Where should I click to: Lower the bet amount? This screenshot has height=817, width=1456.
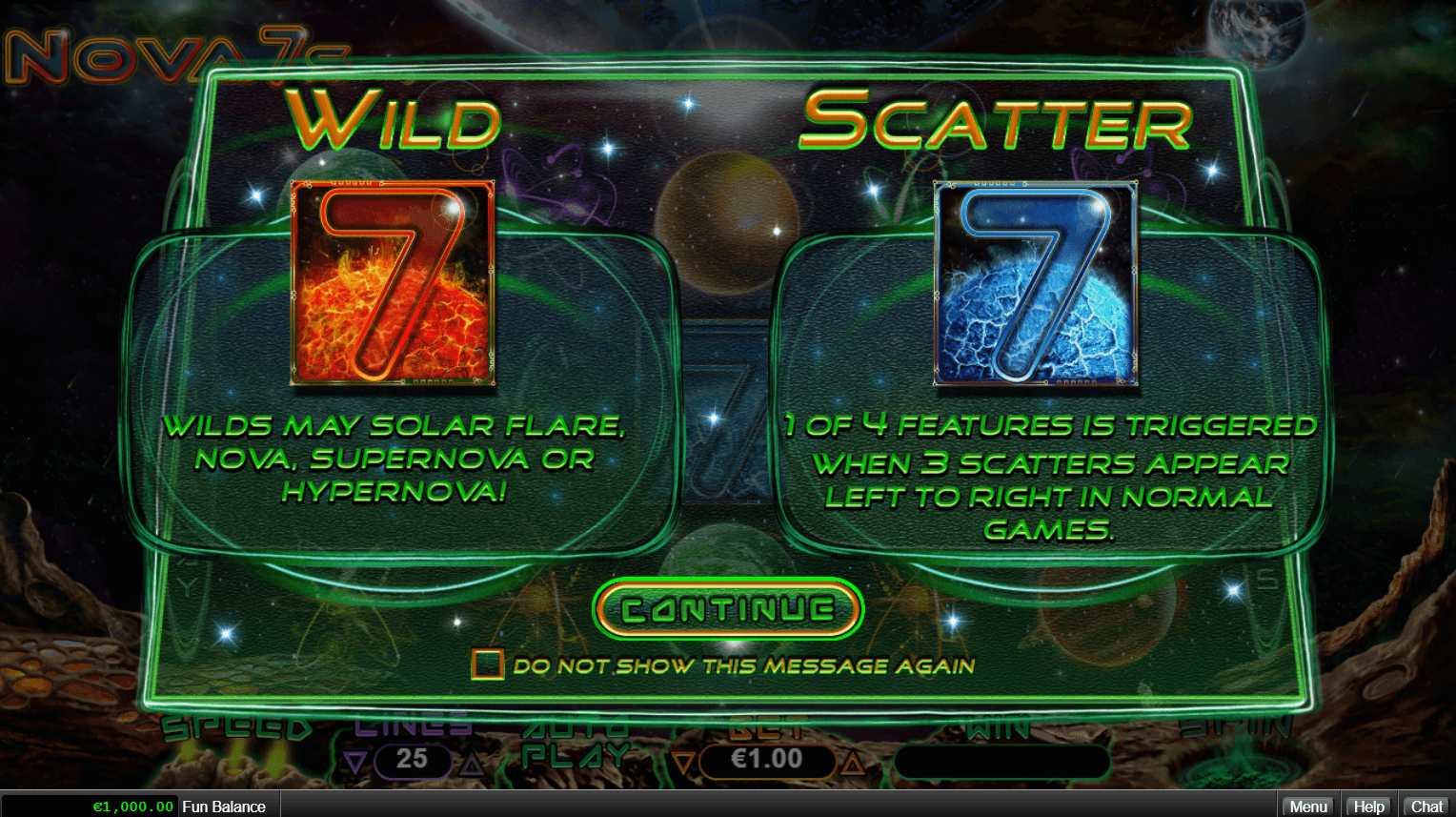pos(683,762)
